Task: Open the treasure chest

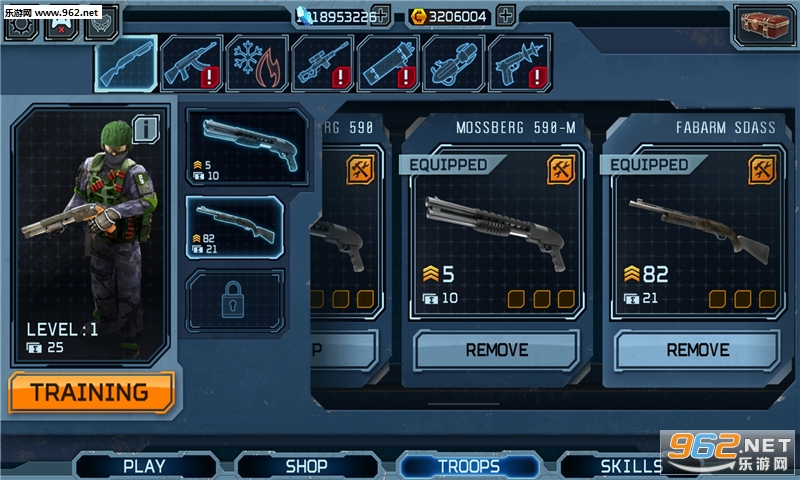Action: tap(764, 25)
